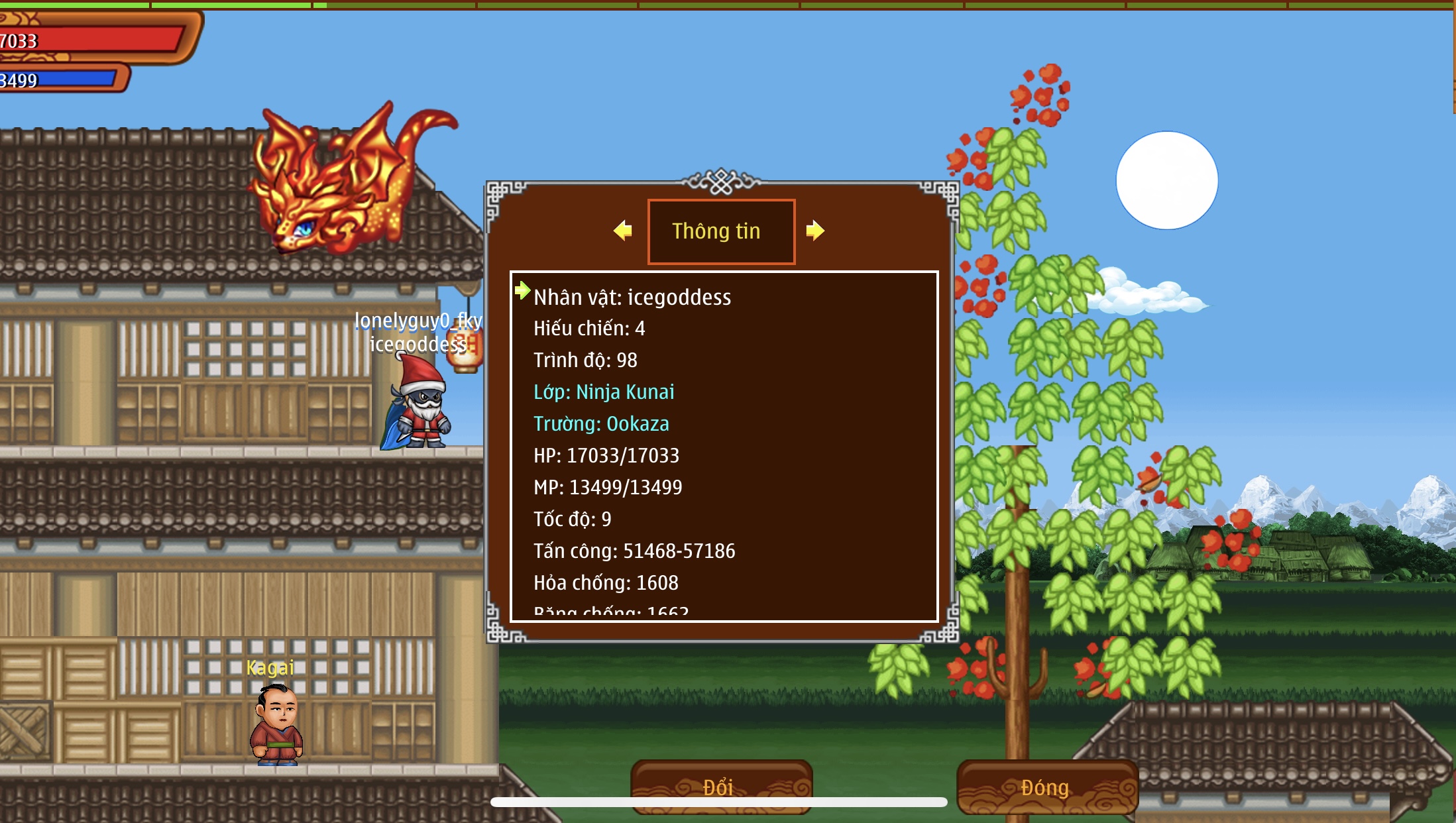Select the Tốc độ: 9 row
Viewport: 1456px width, 823px height.
point(573,520)
